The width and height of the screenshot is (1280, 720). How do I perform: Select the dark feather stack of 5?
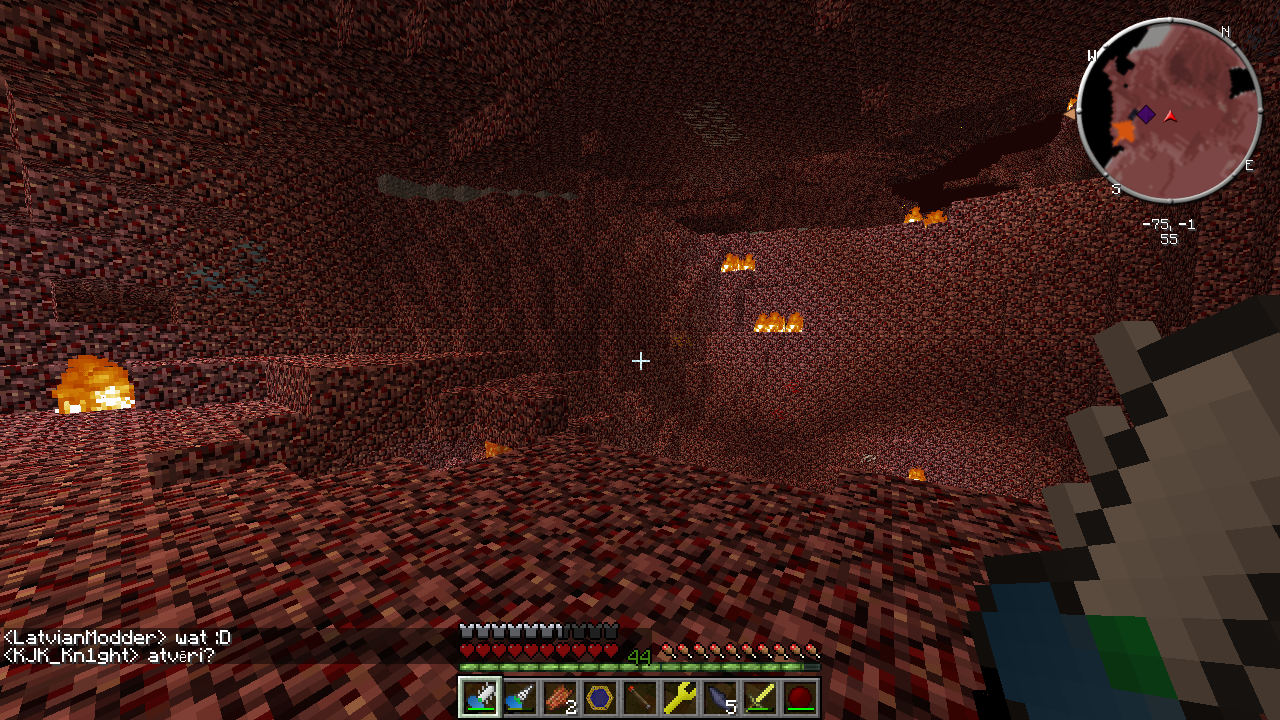coord(720,697)
